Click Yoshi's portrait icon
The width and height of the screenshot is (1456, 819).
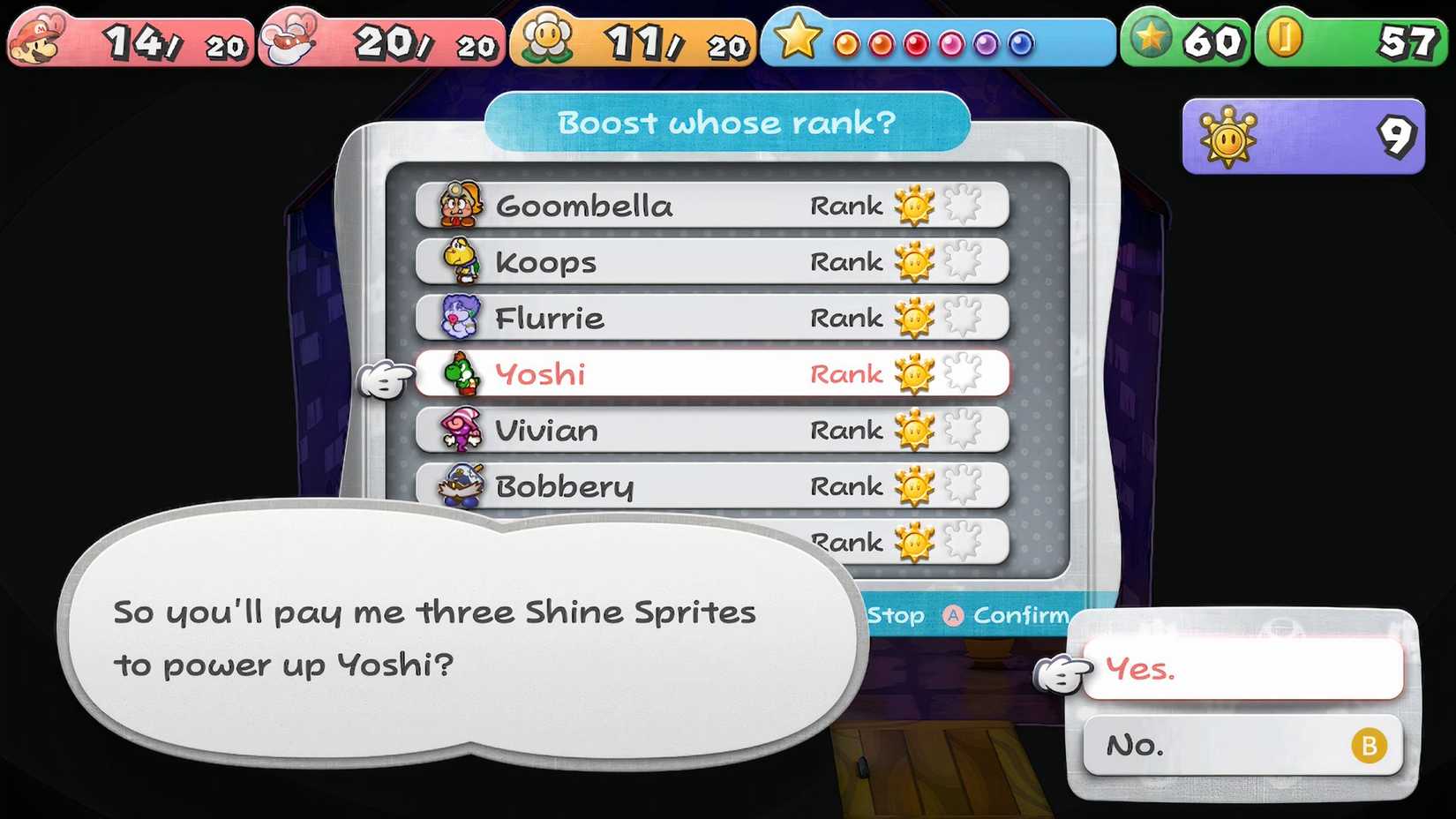point(457,374)
